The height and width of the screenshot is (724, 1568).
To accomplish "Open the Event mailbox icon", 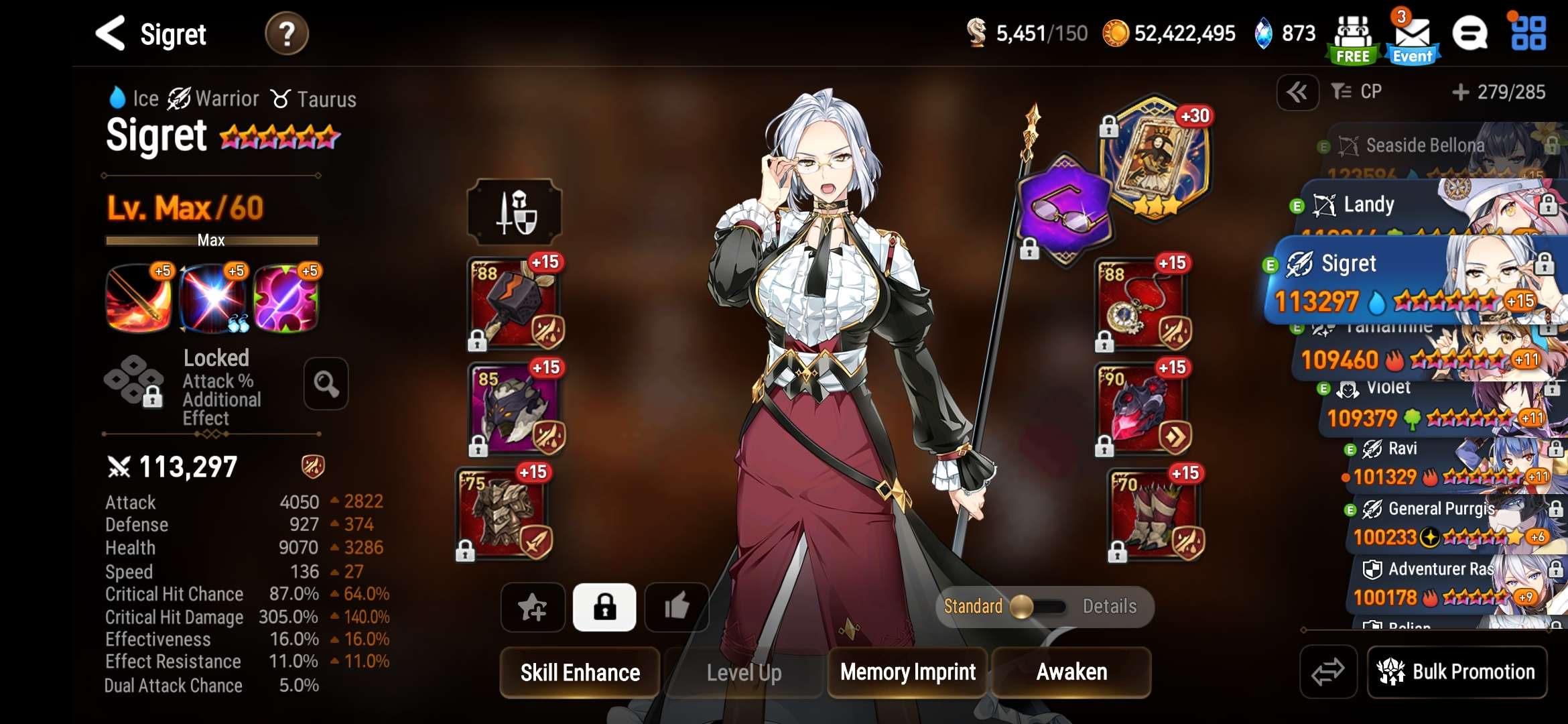I will [1413, 37].
